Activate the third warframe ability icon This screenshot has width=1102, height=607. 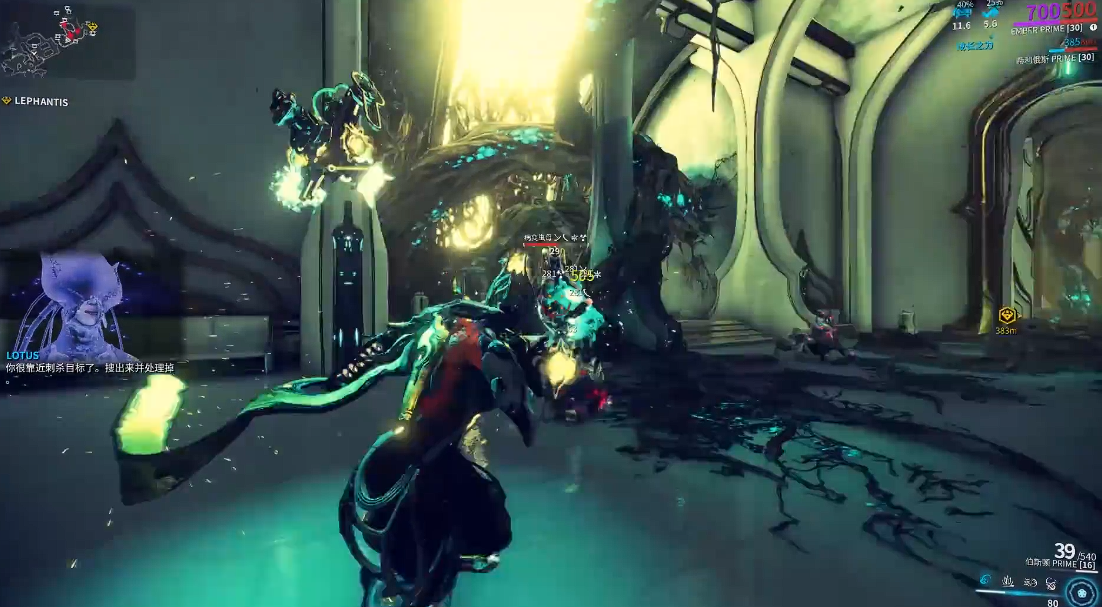[x=1030, y=580]
